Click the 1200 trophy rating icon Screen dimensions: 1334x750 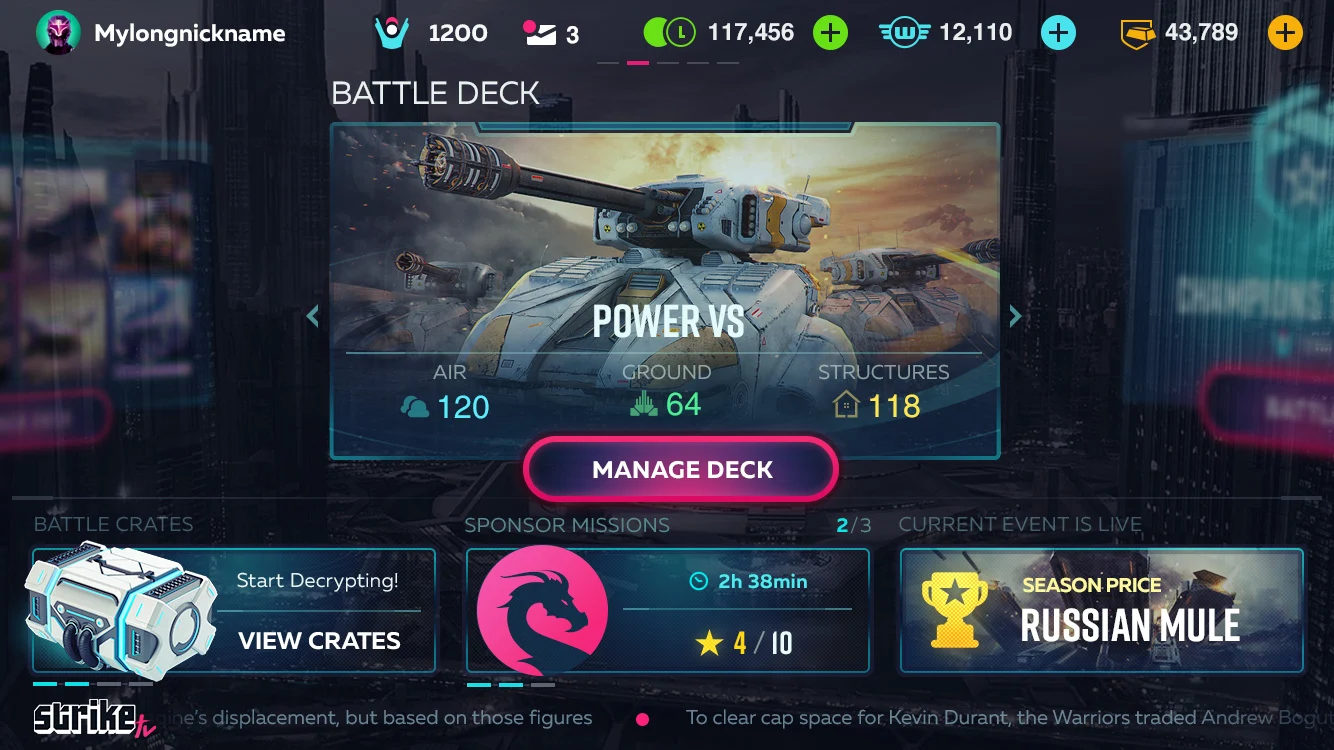393,33
